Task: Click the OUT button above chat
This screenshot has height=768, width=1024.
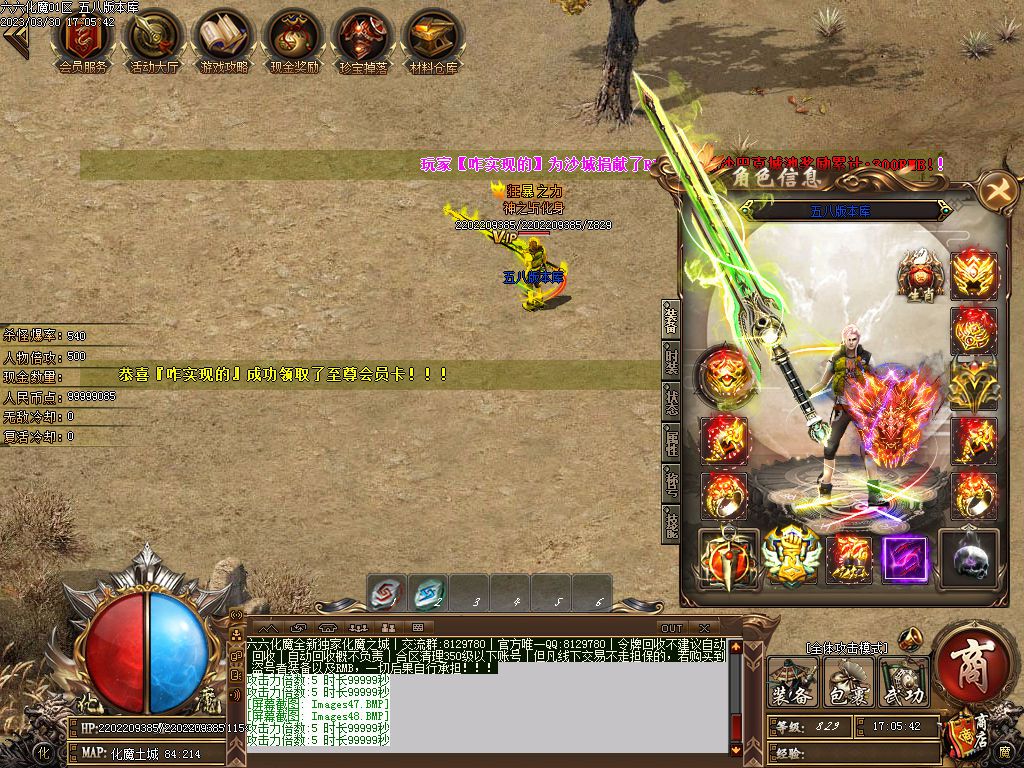Action: pyautogui.click(x=672, y=627)
